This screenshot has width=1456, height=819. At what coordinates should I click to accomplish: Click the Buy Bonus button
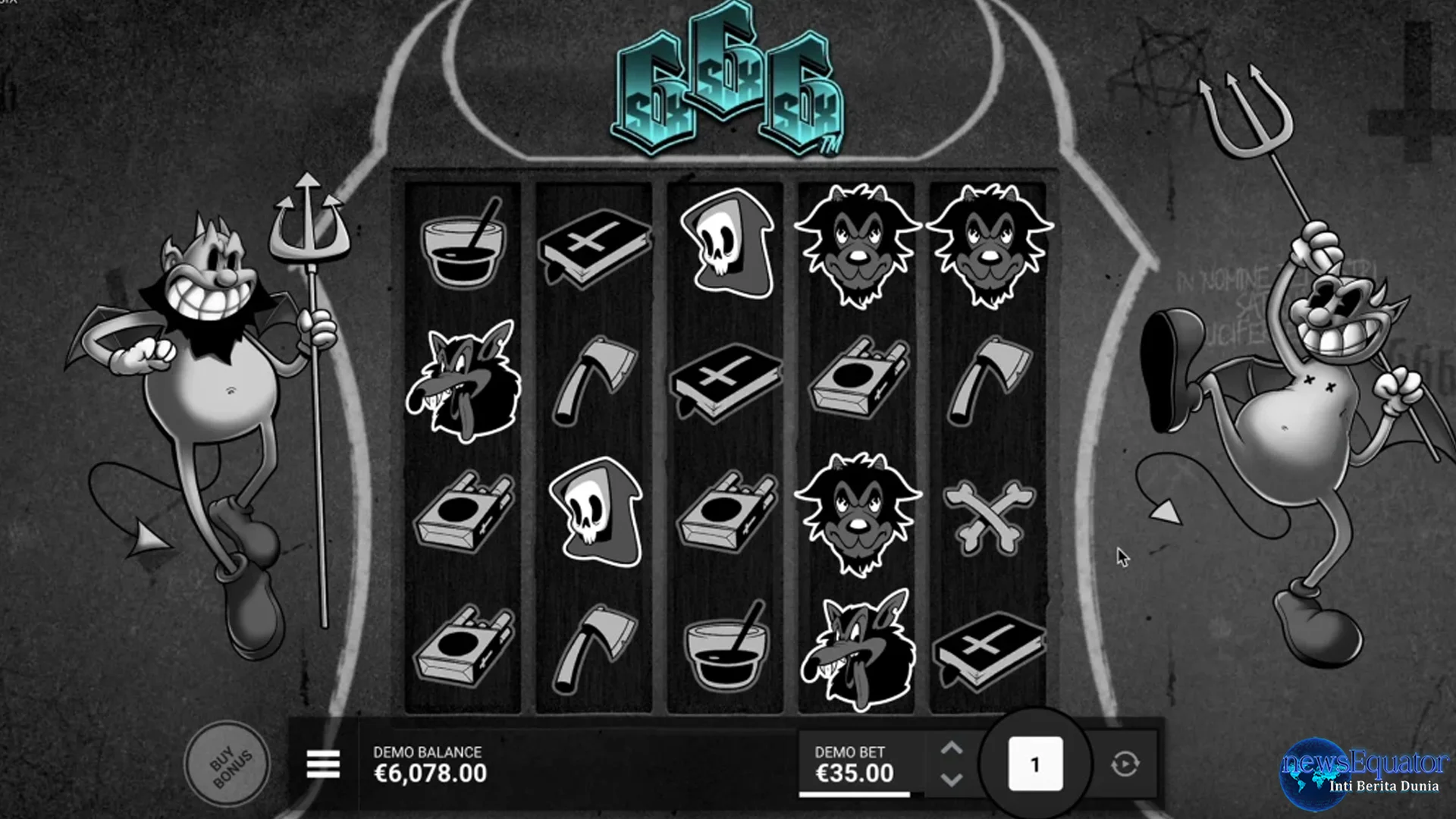(x=229, y=762)
